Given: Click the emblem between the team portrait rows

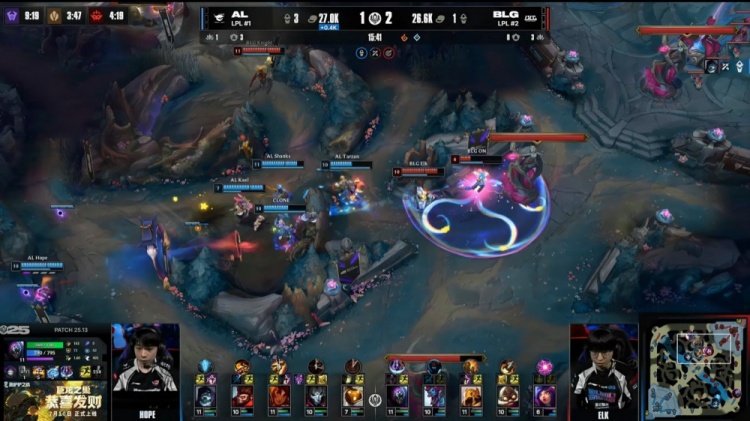Looking at the screenshot, I should click(375, 400).
